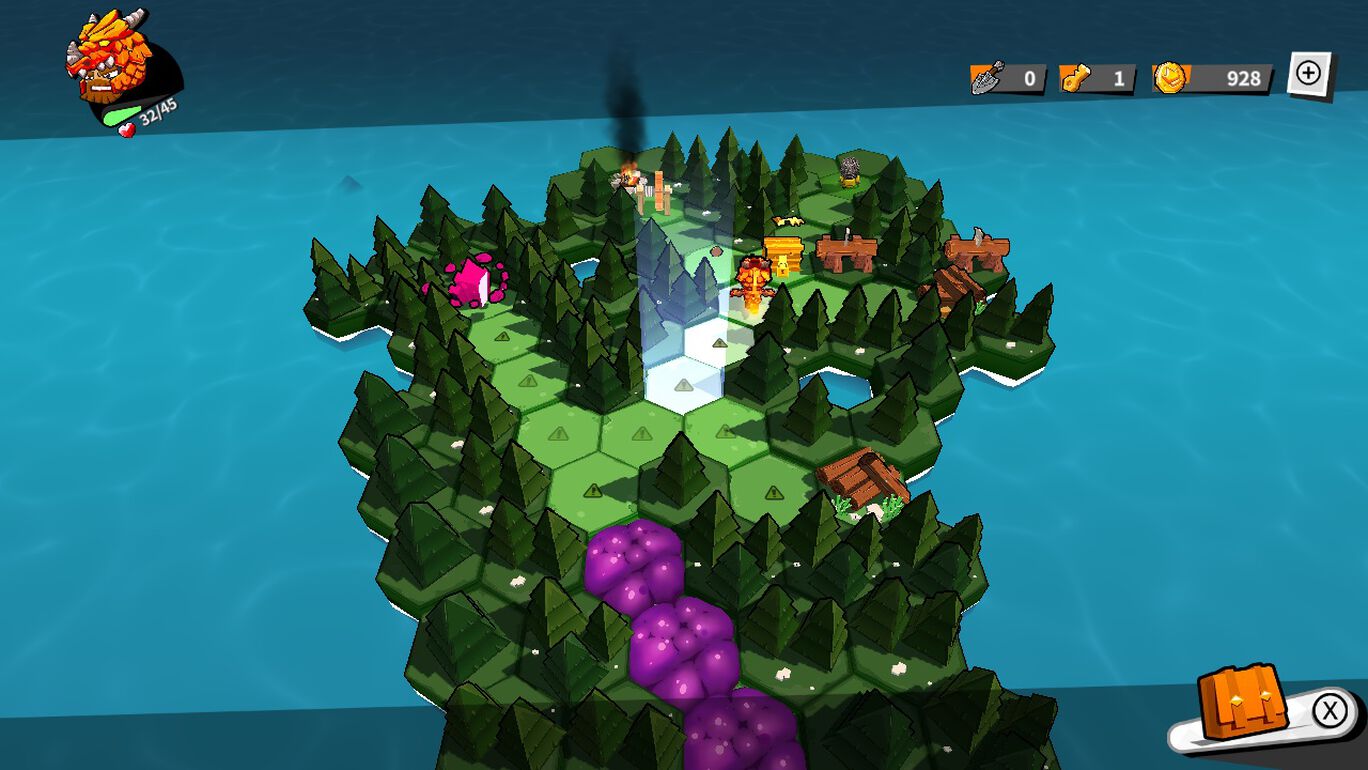Select the orange horned hero portrait
The height and width of the screenshot is (770, 1368).
pyautogui.click(x=110, y=58)
